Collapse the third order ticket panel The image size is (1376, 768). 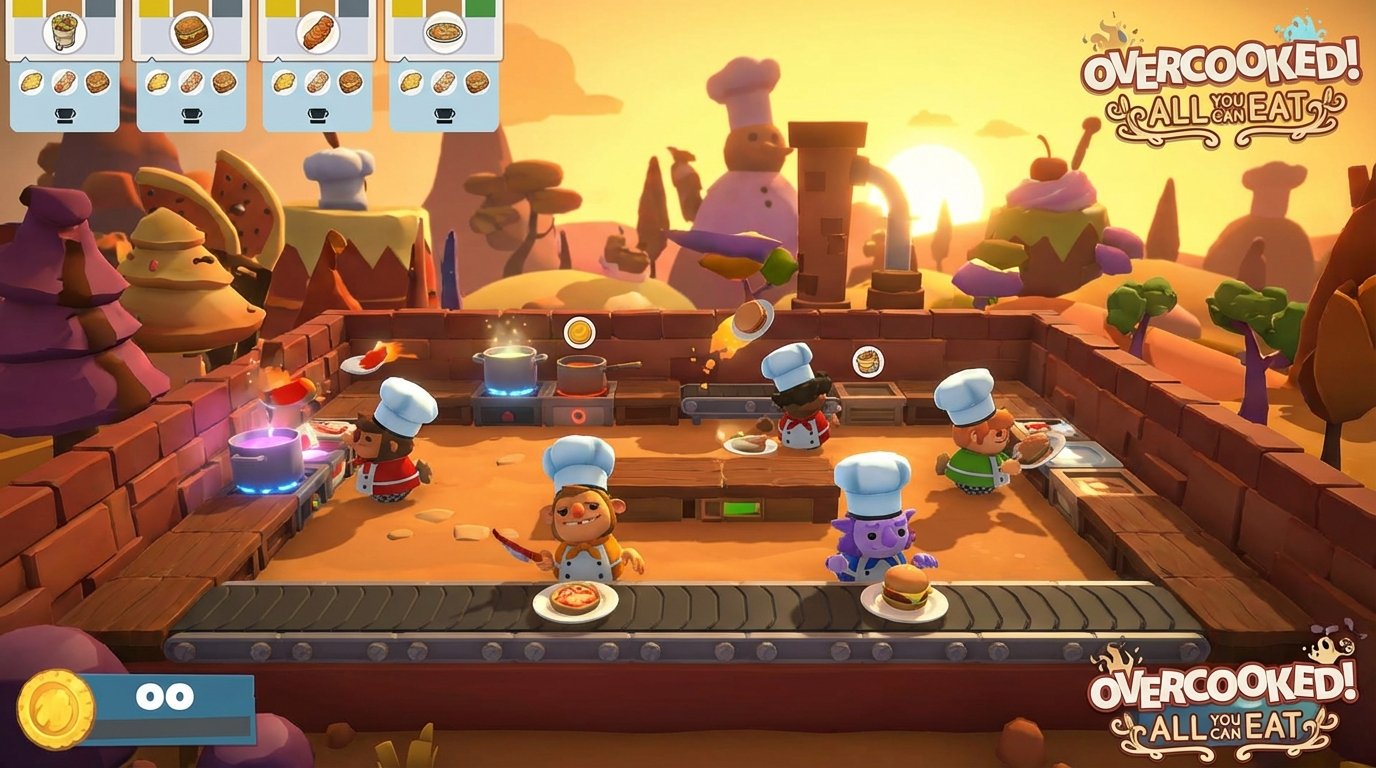point(318,95)
